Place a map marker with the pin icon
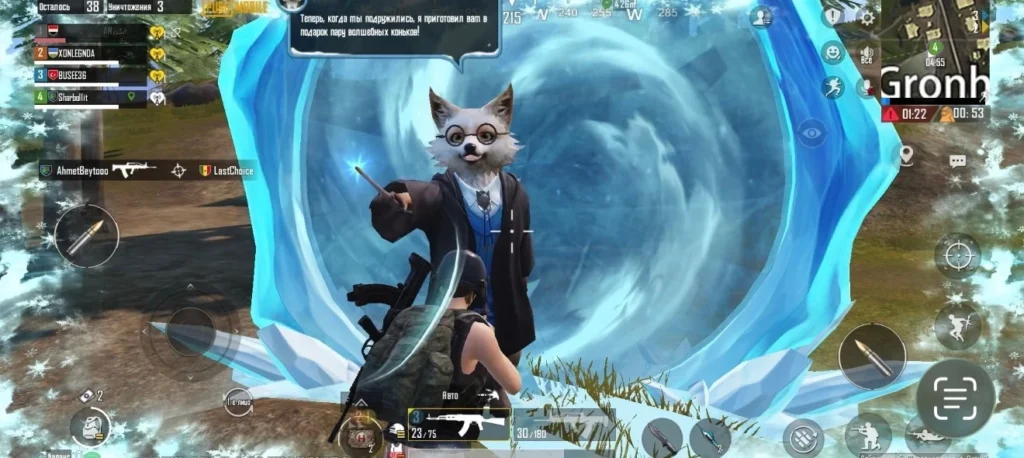The height and width of the screenshot is (458, 1024). (906, 155)
